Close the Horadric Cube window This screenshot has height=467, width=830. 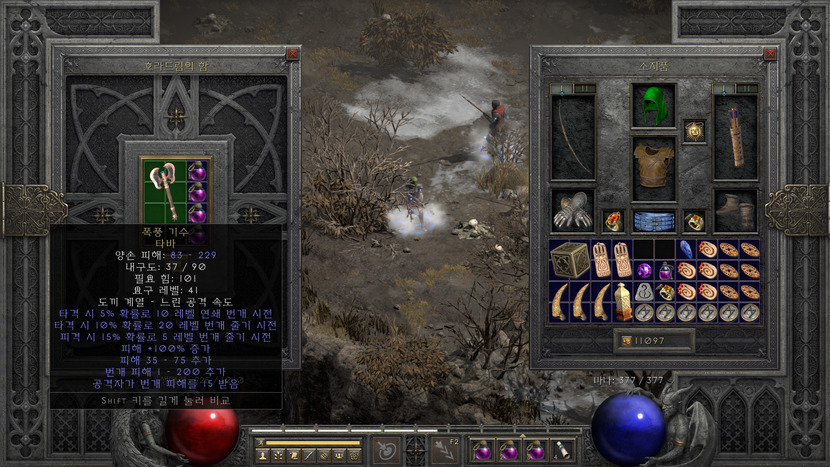[x=292, y=54]
